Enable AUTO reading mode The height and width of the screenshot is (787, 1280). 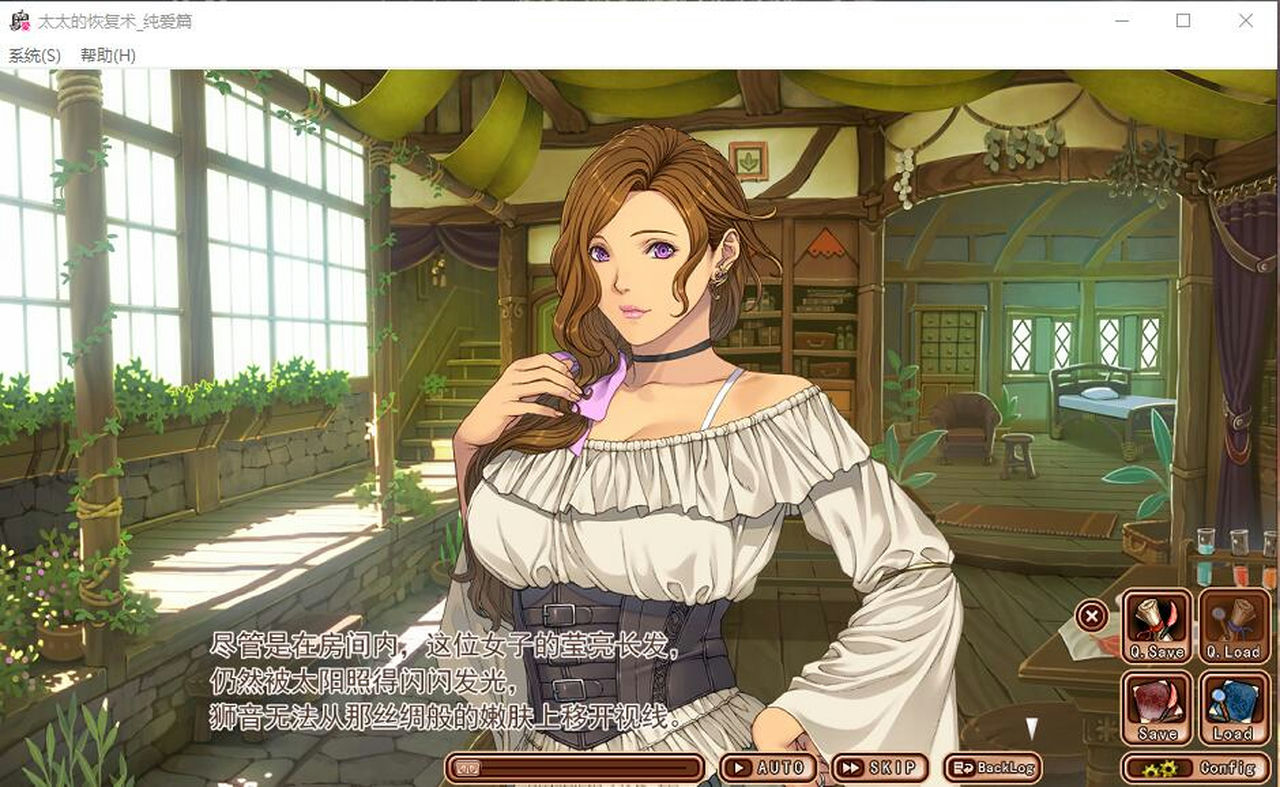(770, 766)
